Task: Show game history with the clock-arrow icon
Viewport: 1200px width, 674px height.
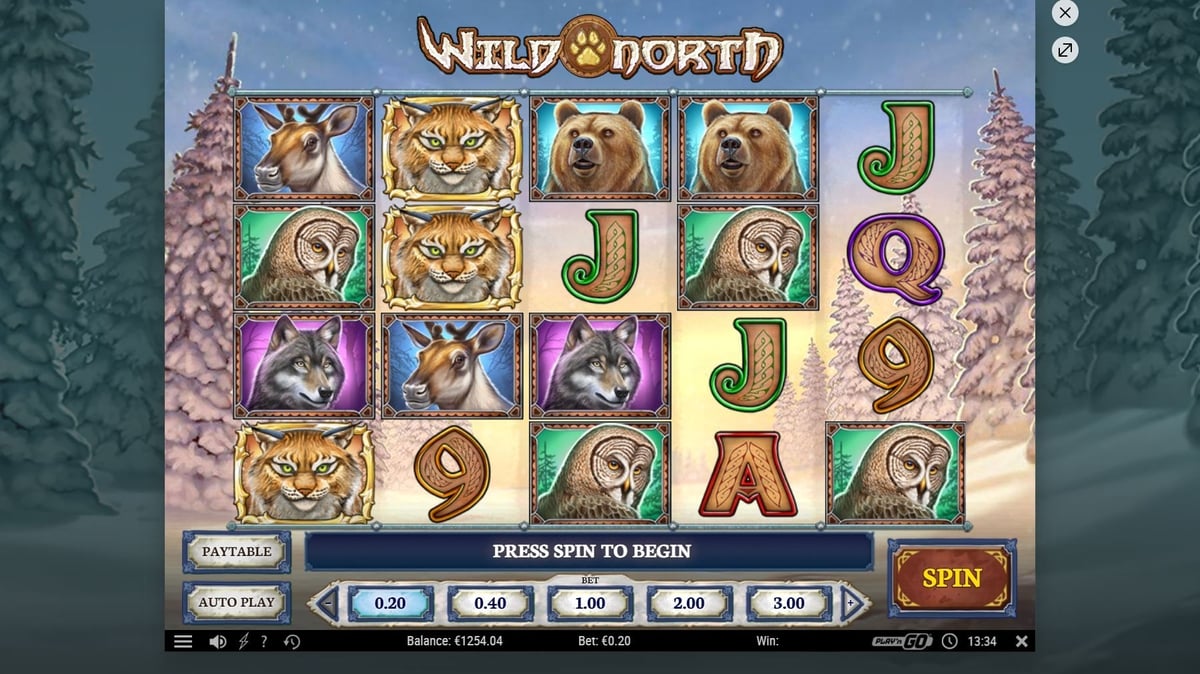Action: pos(292,641)
